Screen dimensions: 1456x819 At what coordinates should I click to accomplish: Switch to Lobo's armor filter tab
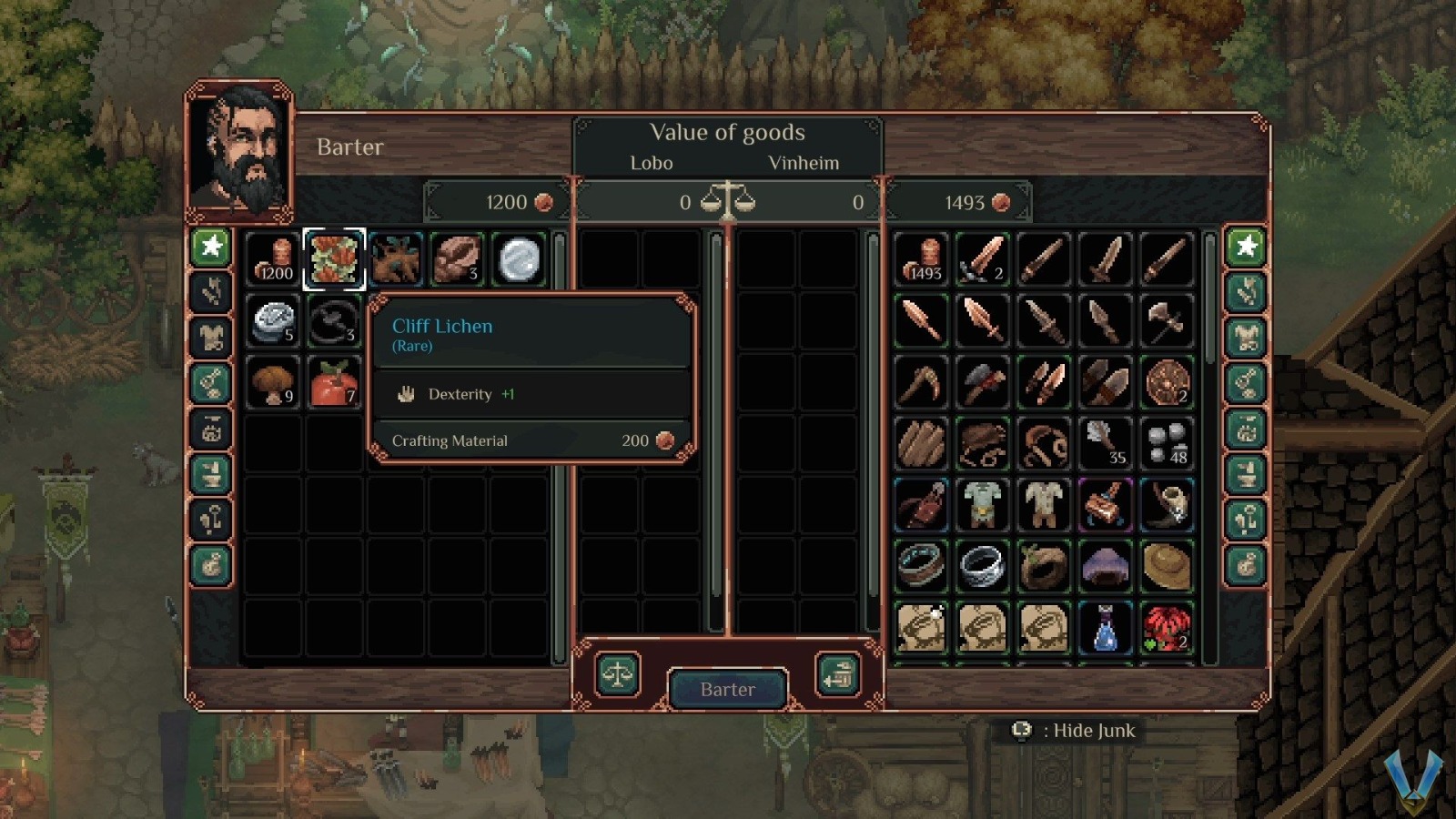click(x=211, y=337)
